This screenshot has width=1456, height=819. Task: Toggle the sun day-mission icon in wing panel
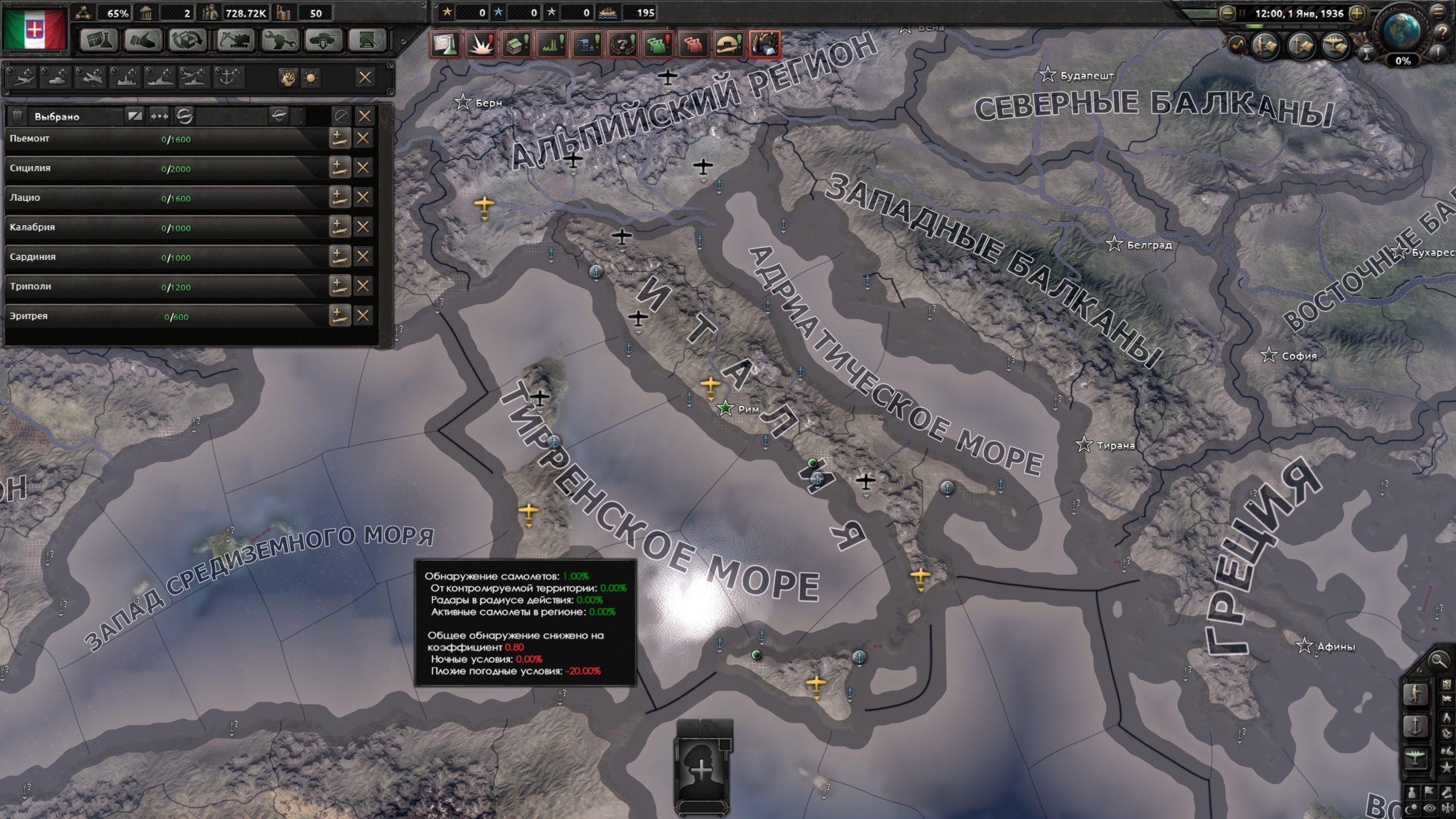point(312,78)
